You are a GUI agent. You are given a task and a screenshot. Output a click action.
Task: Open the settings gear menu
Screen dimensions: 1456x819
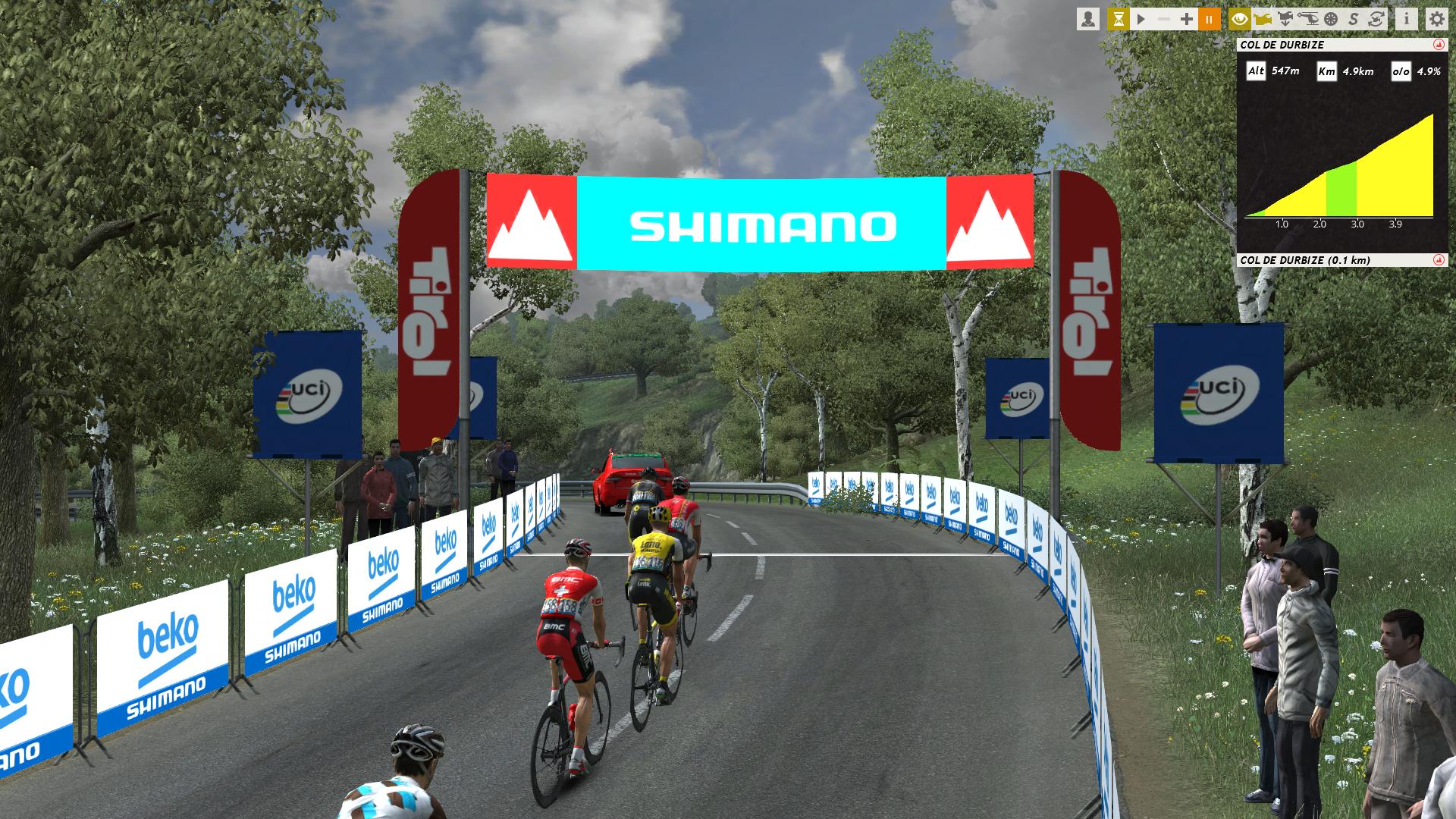[x=1436, y=19]
